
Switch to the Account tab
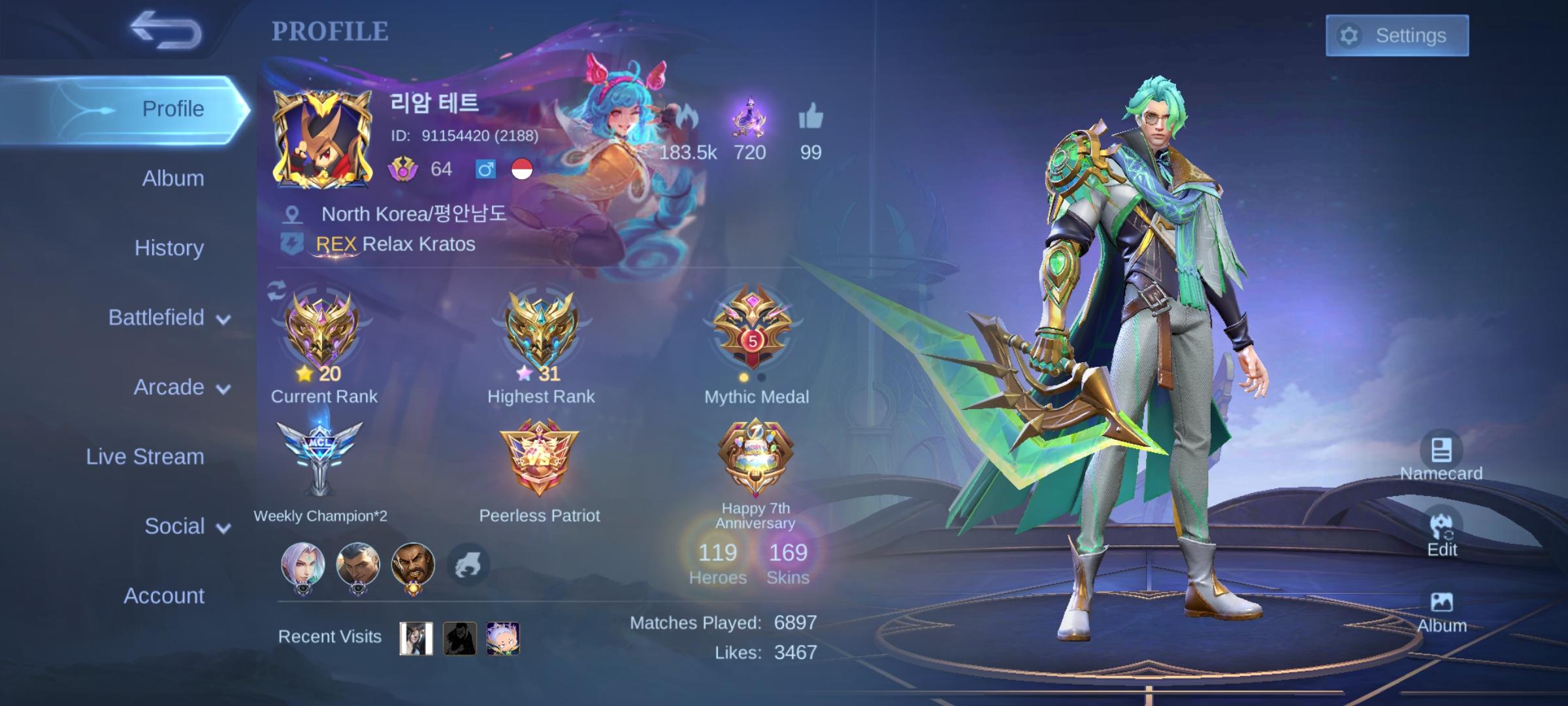[163, 596]
